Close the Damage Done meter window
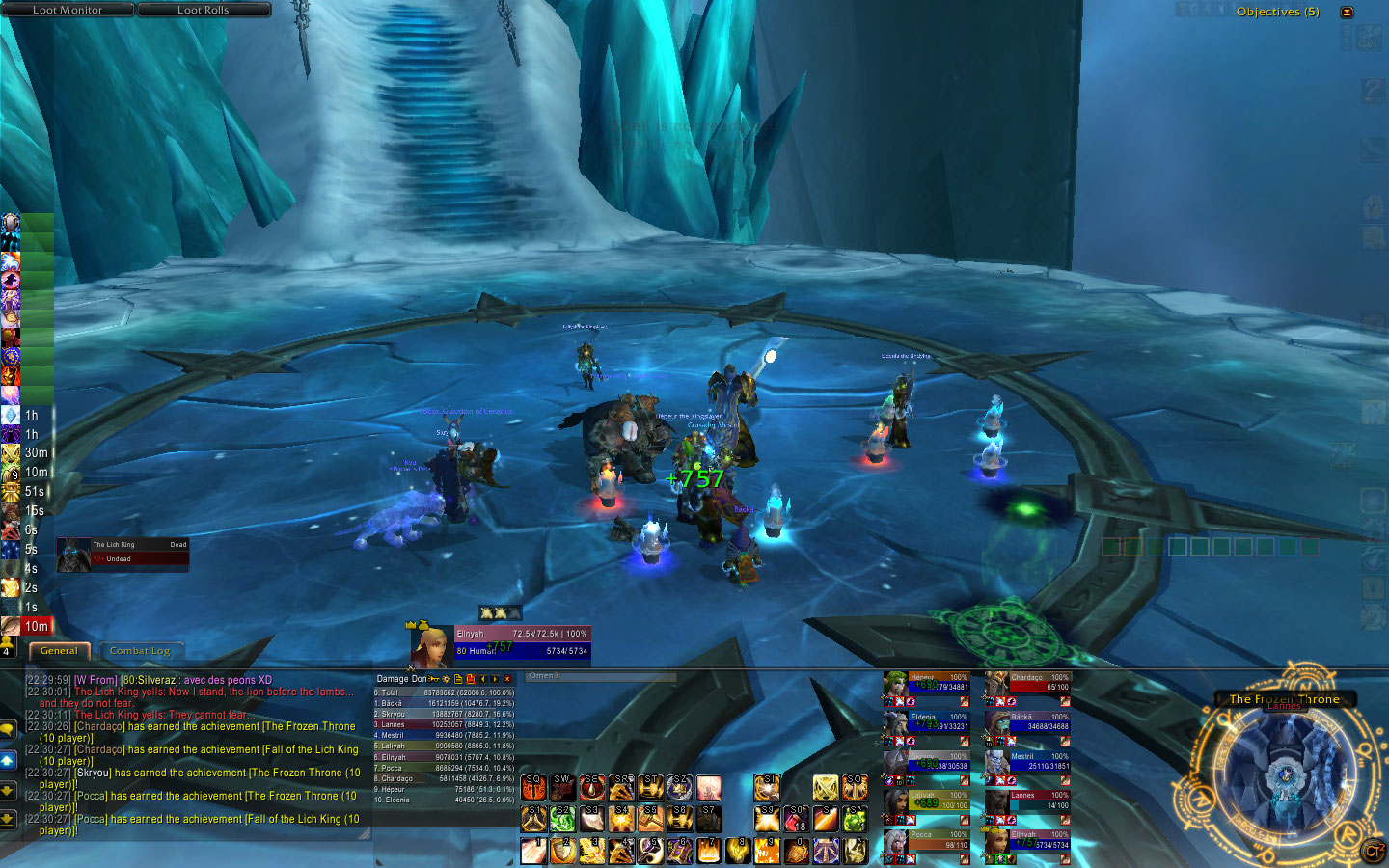 coord(507,679)
